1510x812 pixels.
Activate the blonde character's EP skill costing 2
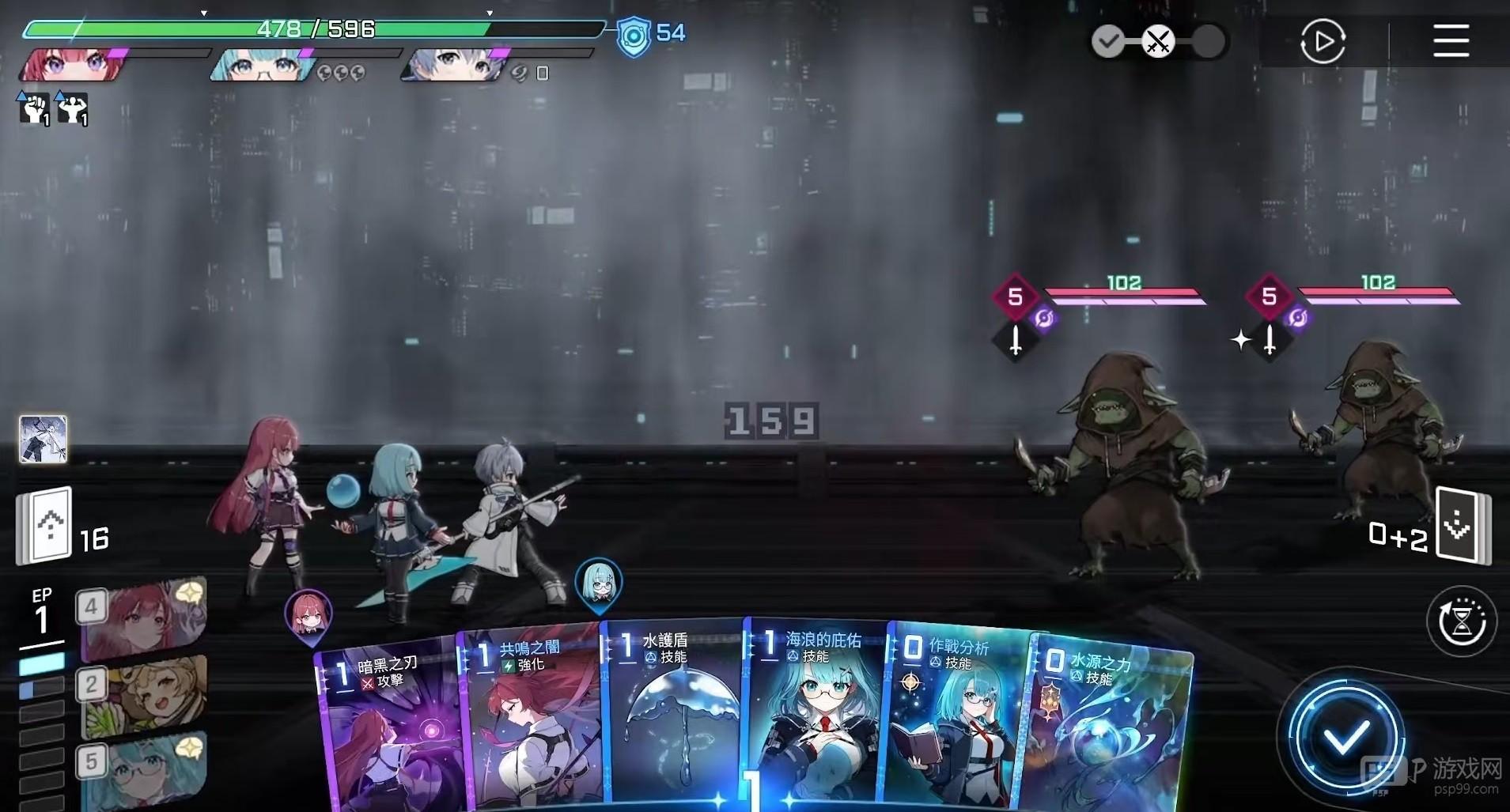pyautogui.click(x=142, y=694)
